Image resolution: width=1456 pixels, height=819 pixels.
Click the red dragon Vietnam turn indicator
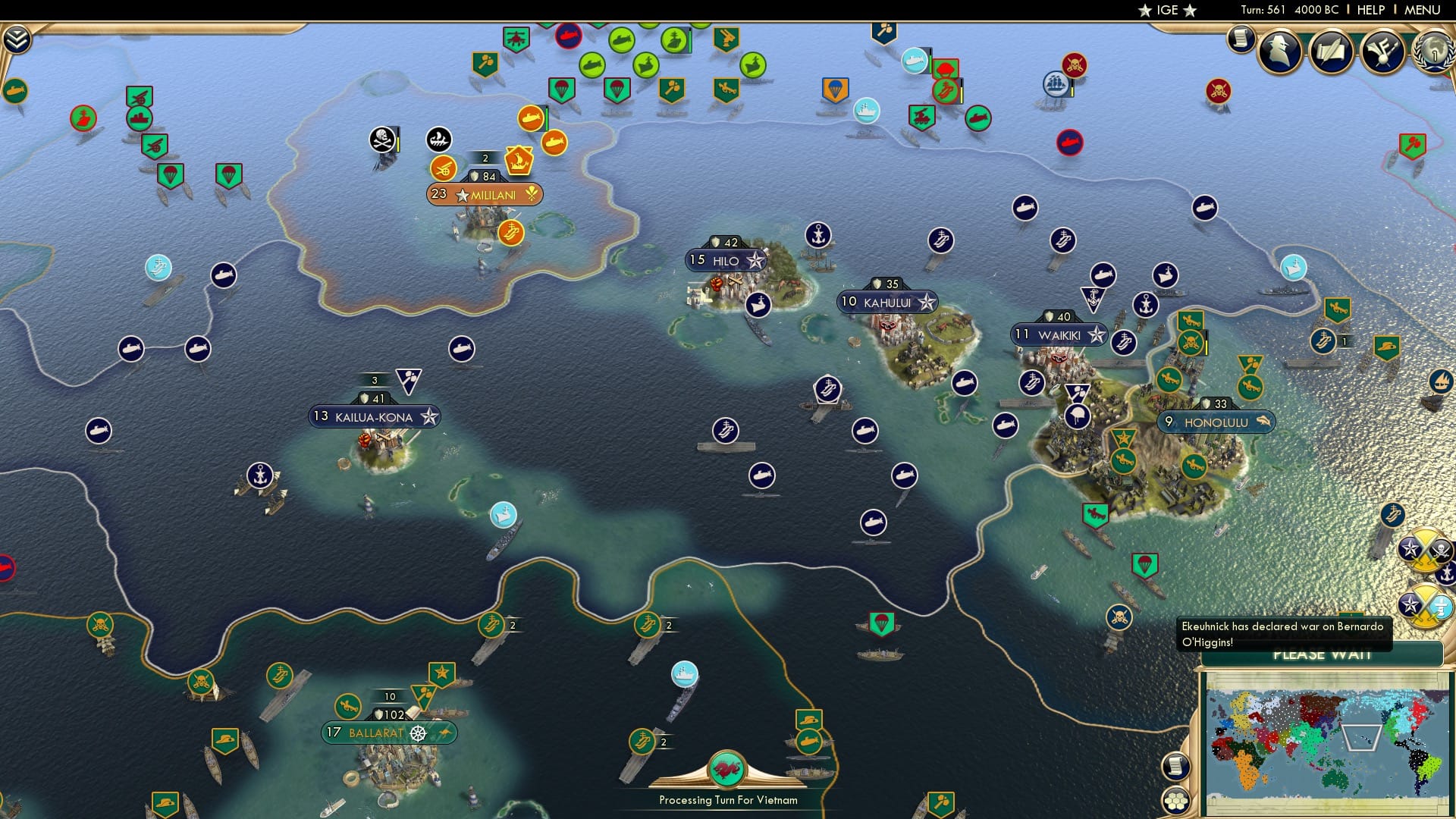pyautogui.click(x=727, y=768)
